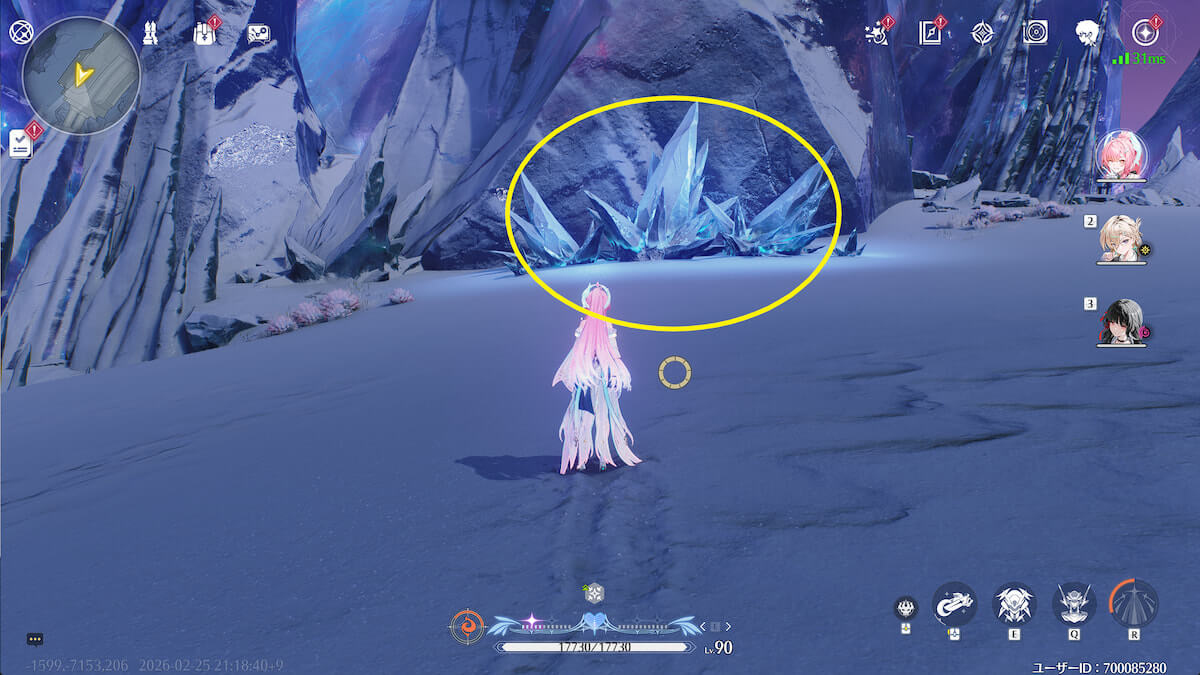Click the speech bubble scissors icon
Image resolution: width=1200 pixels, height=675 pixels.
coord(258,34)
